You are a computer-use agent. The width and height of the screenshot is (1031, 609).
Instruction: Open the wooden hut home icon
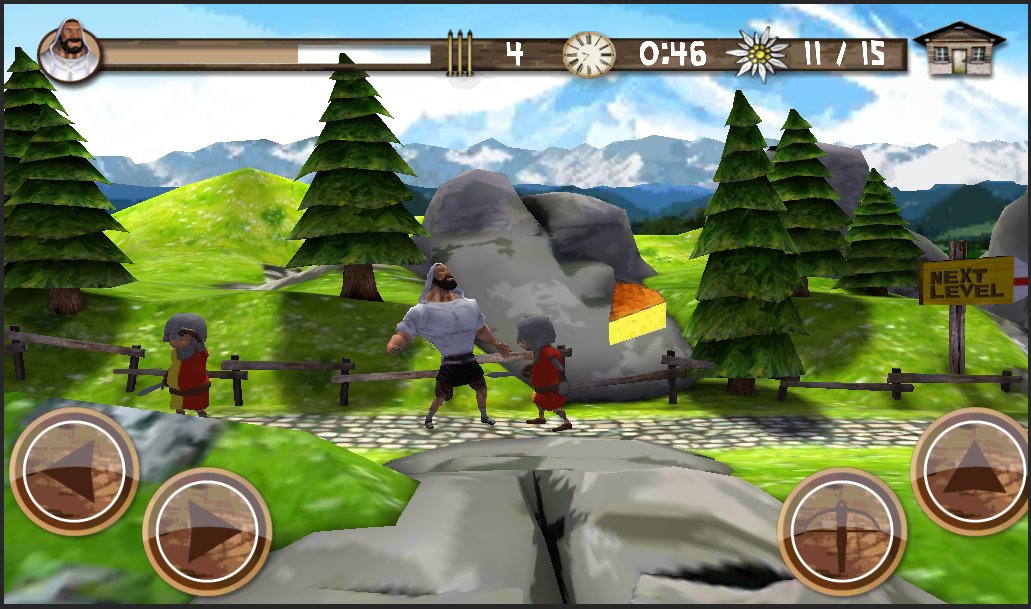(x=958, y=49)
